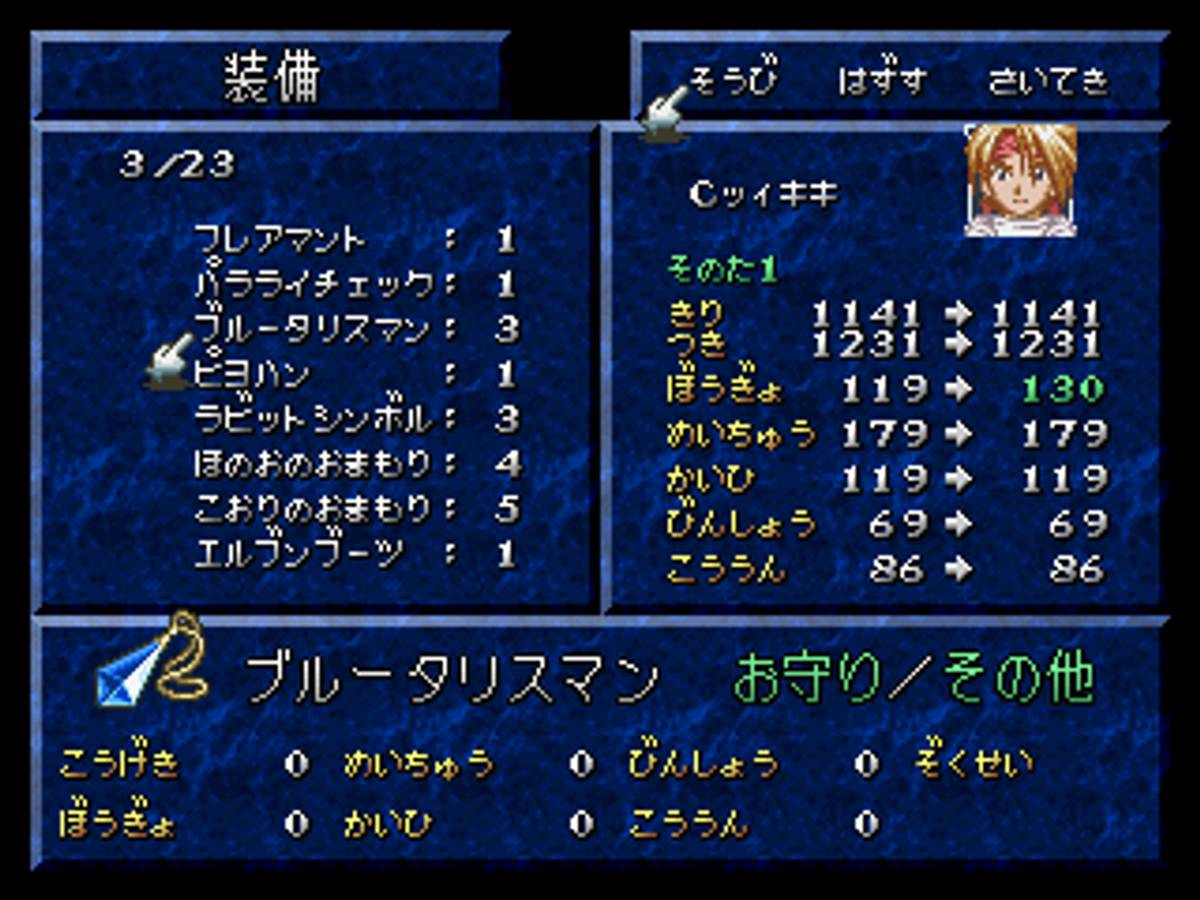Screen dimensions: 1200x900
Task: Pick the ブルータリスマン list entry
Action: point(313,328)
